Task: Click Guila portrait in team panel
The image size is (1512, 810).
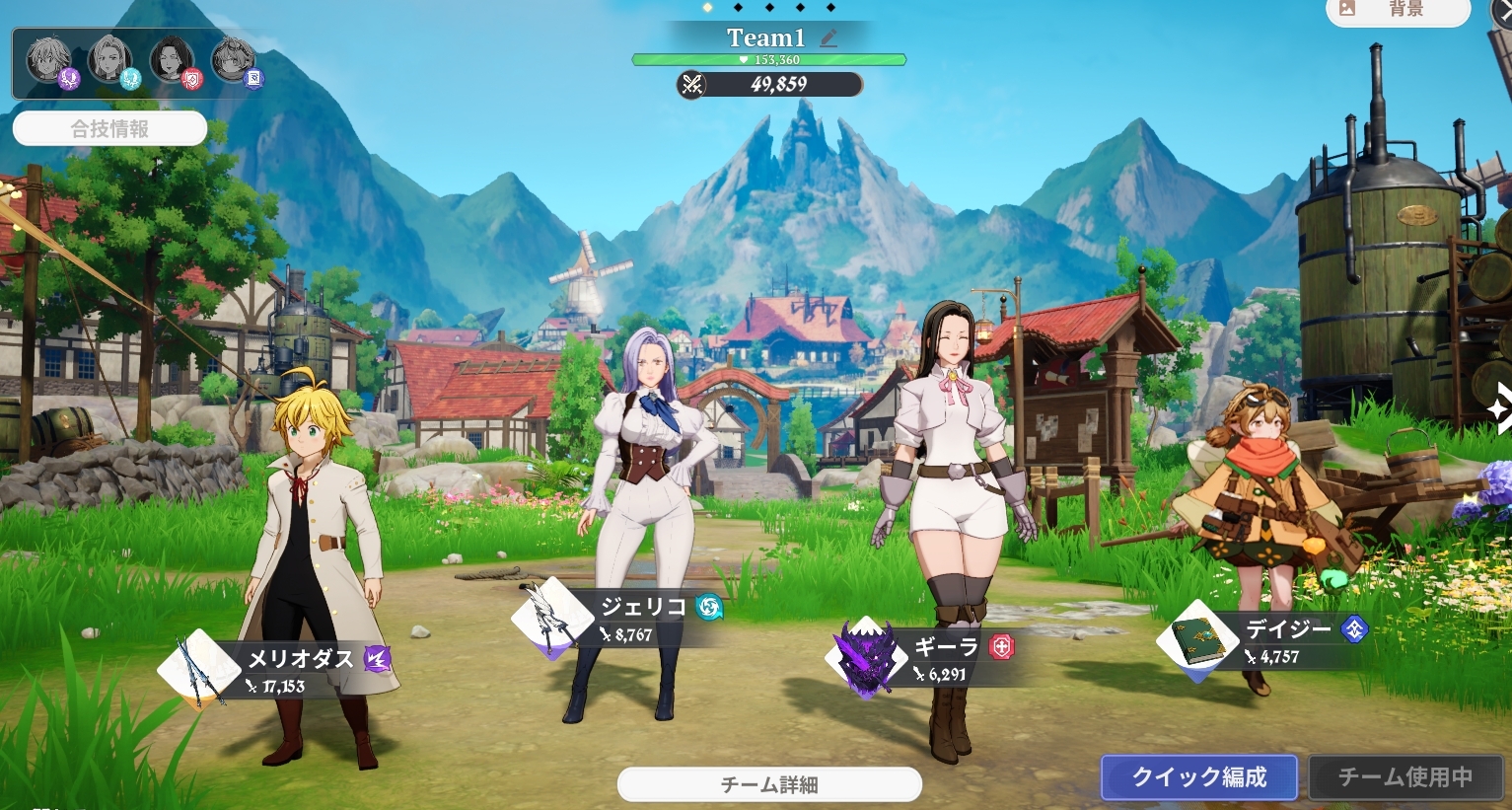Action: point(173,61)
